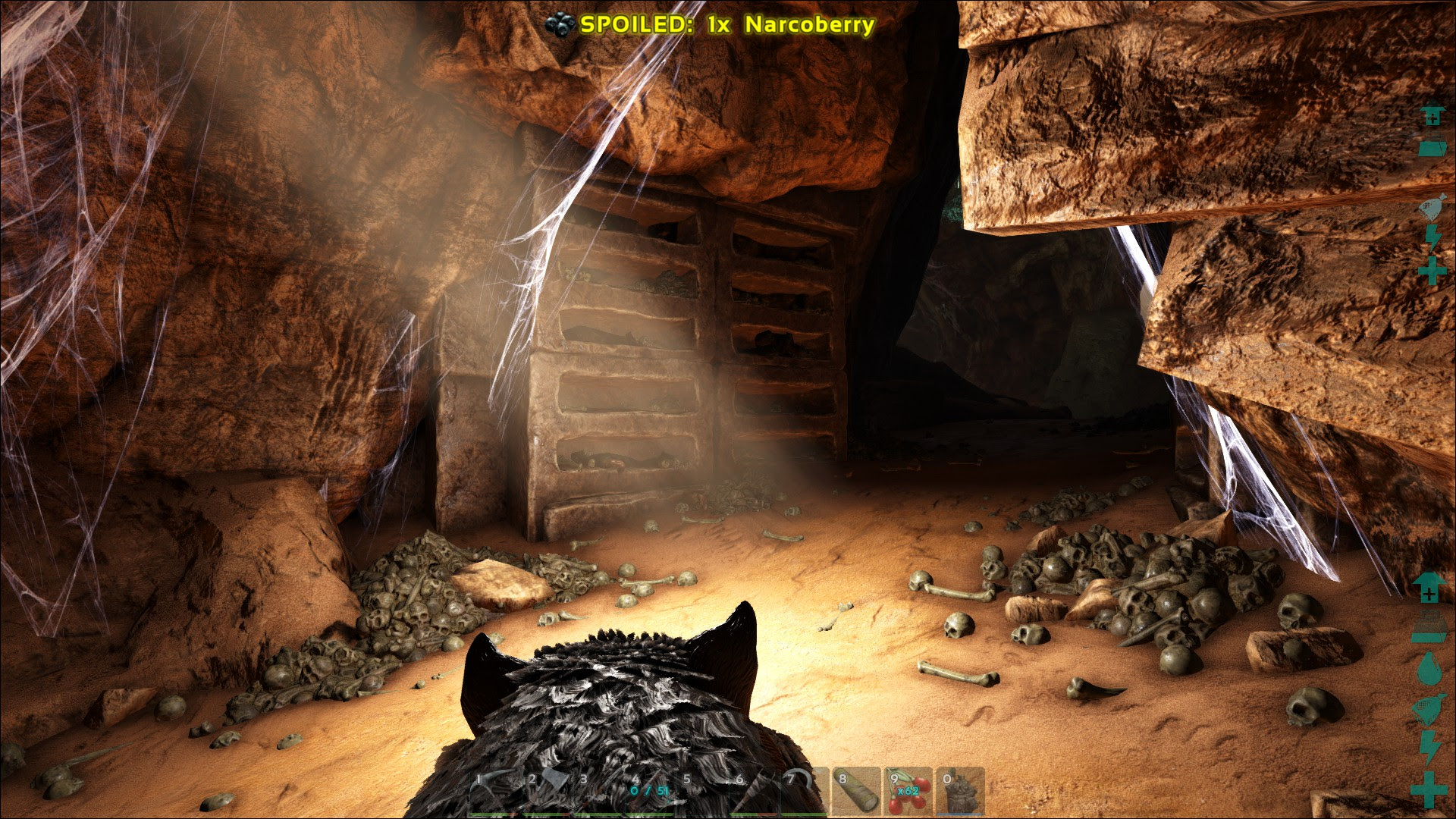Click the lower food bag status icon

(1429, 708)
